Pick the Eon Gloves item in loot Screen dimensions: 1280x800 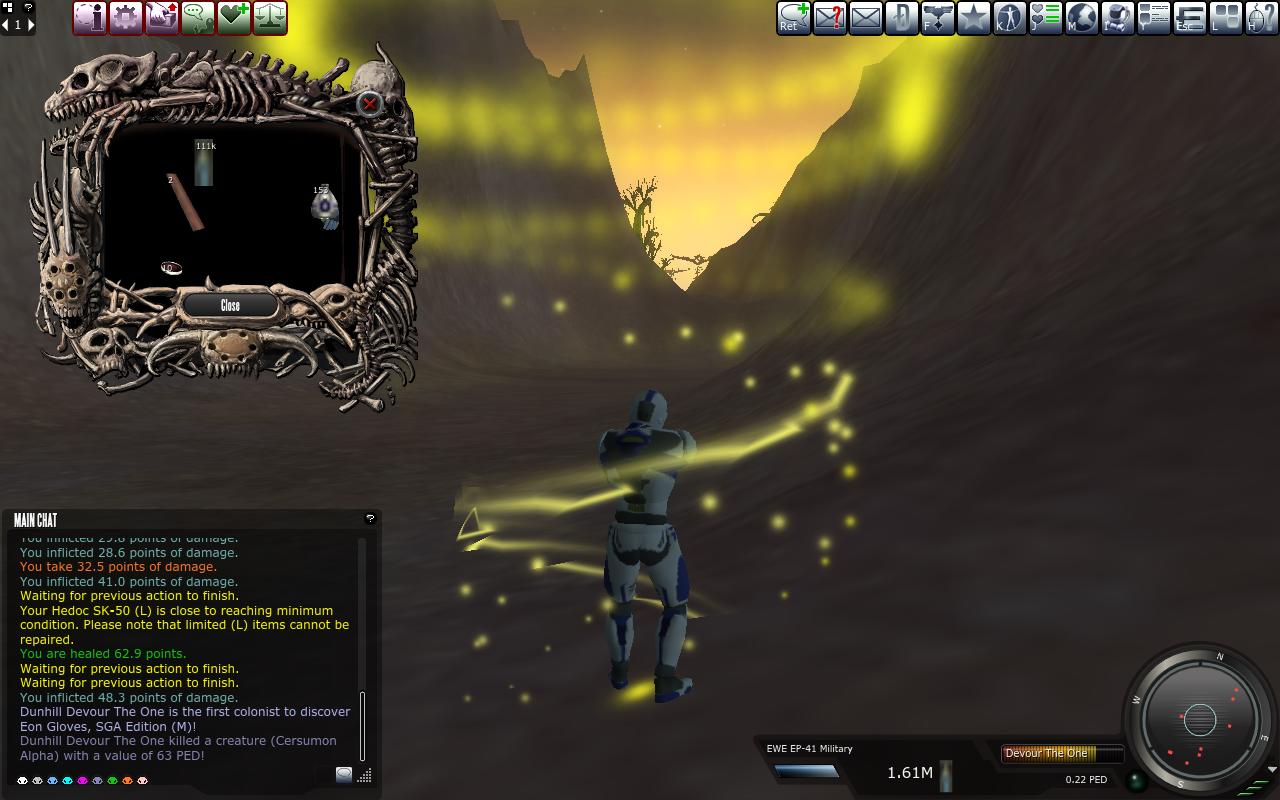coord(325,207)
